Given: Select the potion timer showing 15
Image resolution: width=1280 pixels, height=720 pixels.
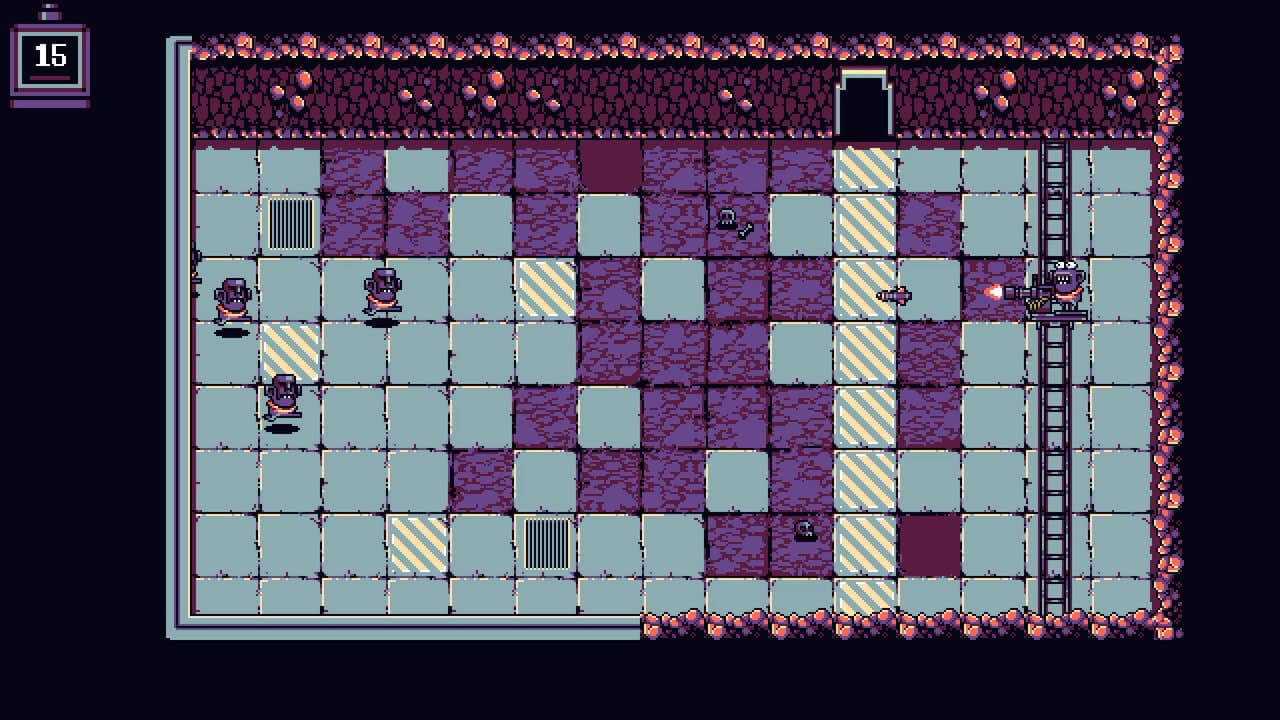Looking at the screenshot, I should (48, 58).
